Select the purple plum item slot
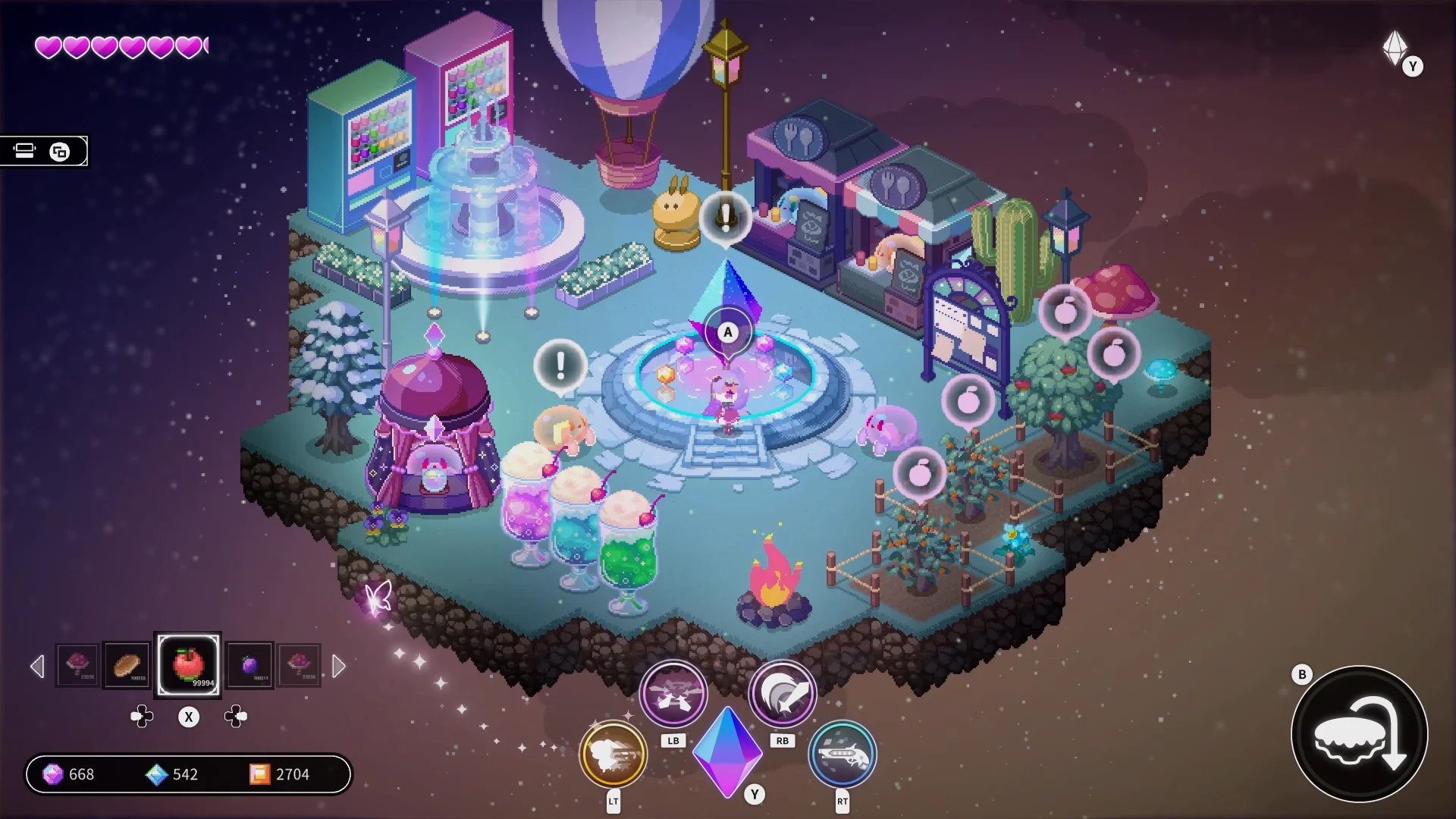Viewport: 1456px width, 819px height. coord(250,665)
